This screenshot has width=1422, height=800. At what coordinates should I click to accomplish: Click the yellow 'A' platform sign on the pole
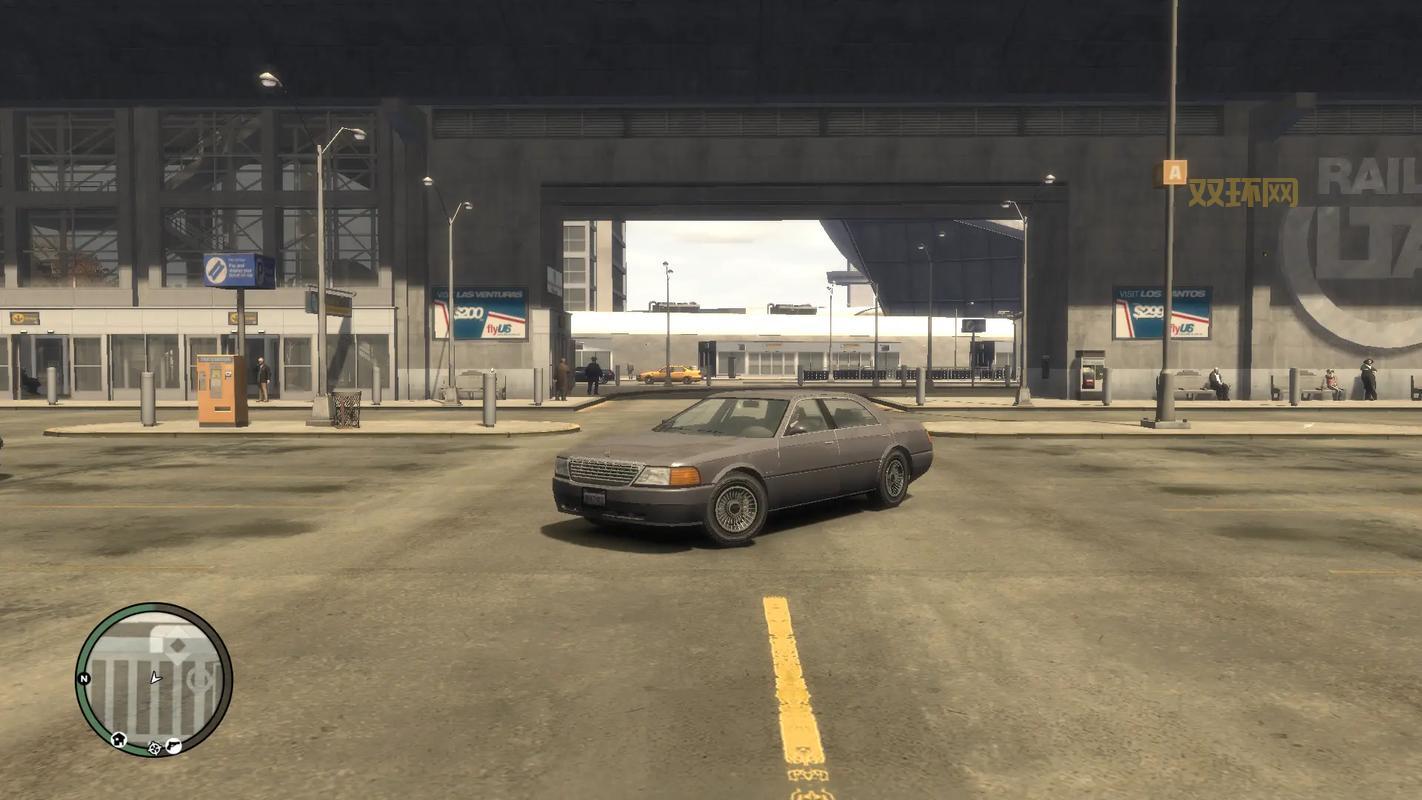pos(1173,171)
